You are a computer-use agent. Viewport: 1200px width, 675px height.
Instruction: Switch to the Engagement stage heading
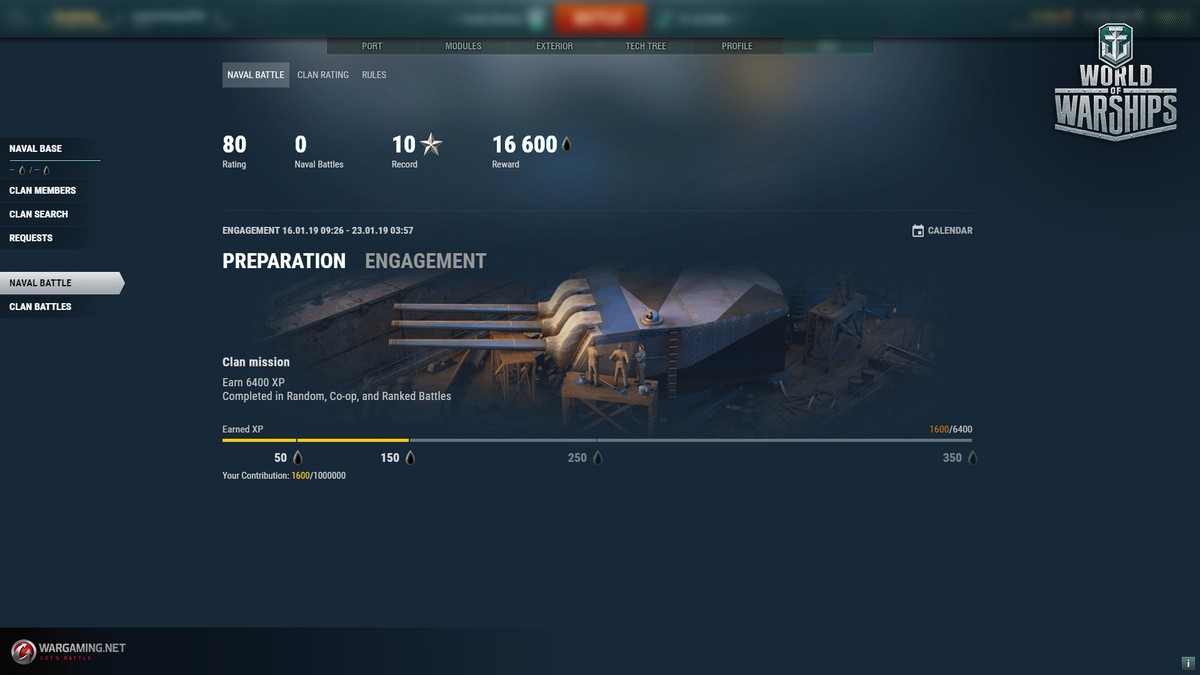coord(426,261)
